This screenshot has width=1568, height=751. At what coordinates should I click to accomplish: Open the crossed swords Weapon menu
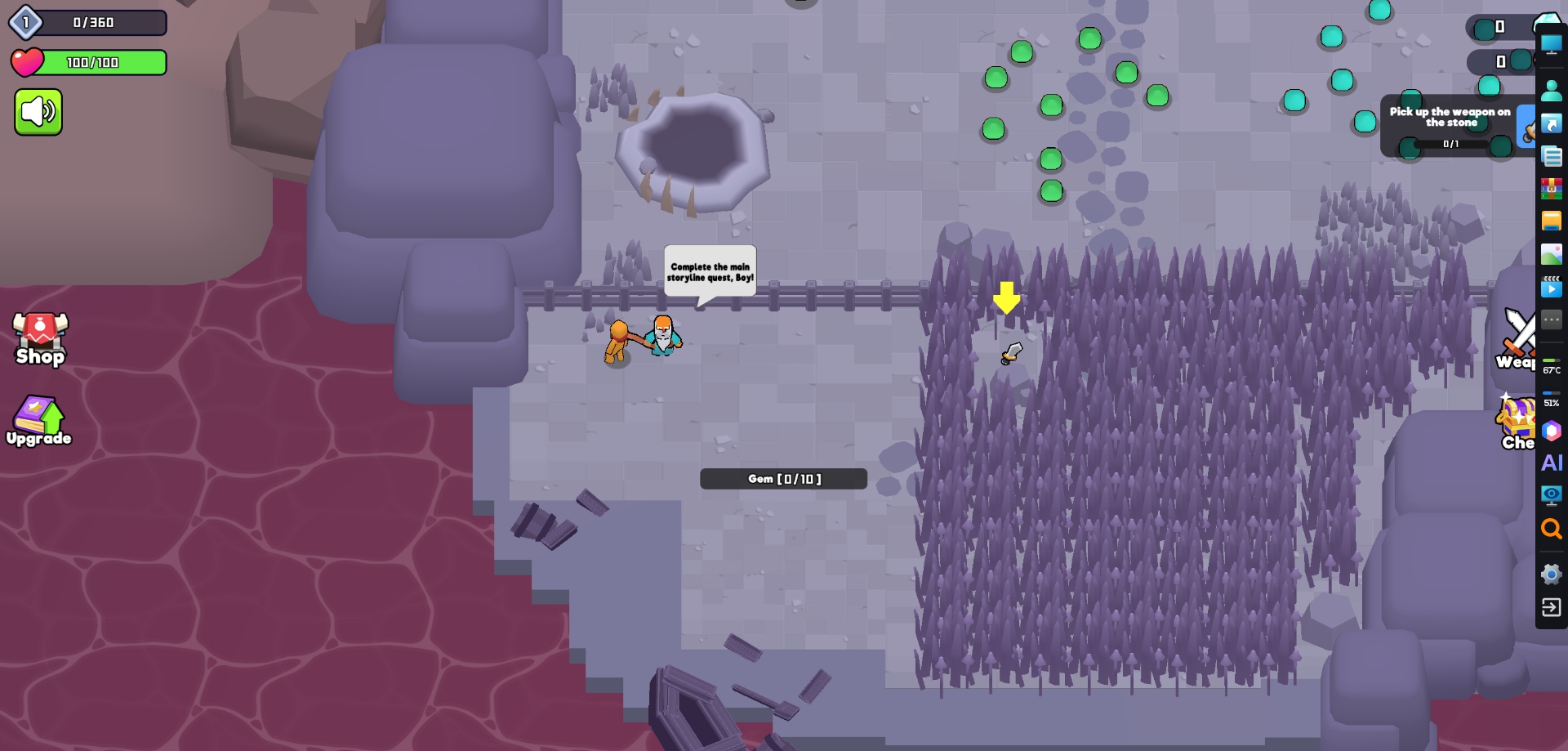click(x=1517, y=338)
